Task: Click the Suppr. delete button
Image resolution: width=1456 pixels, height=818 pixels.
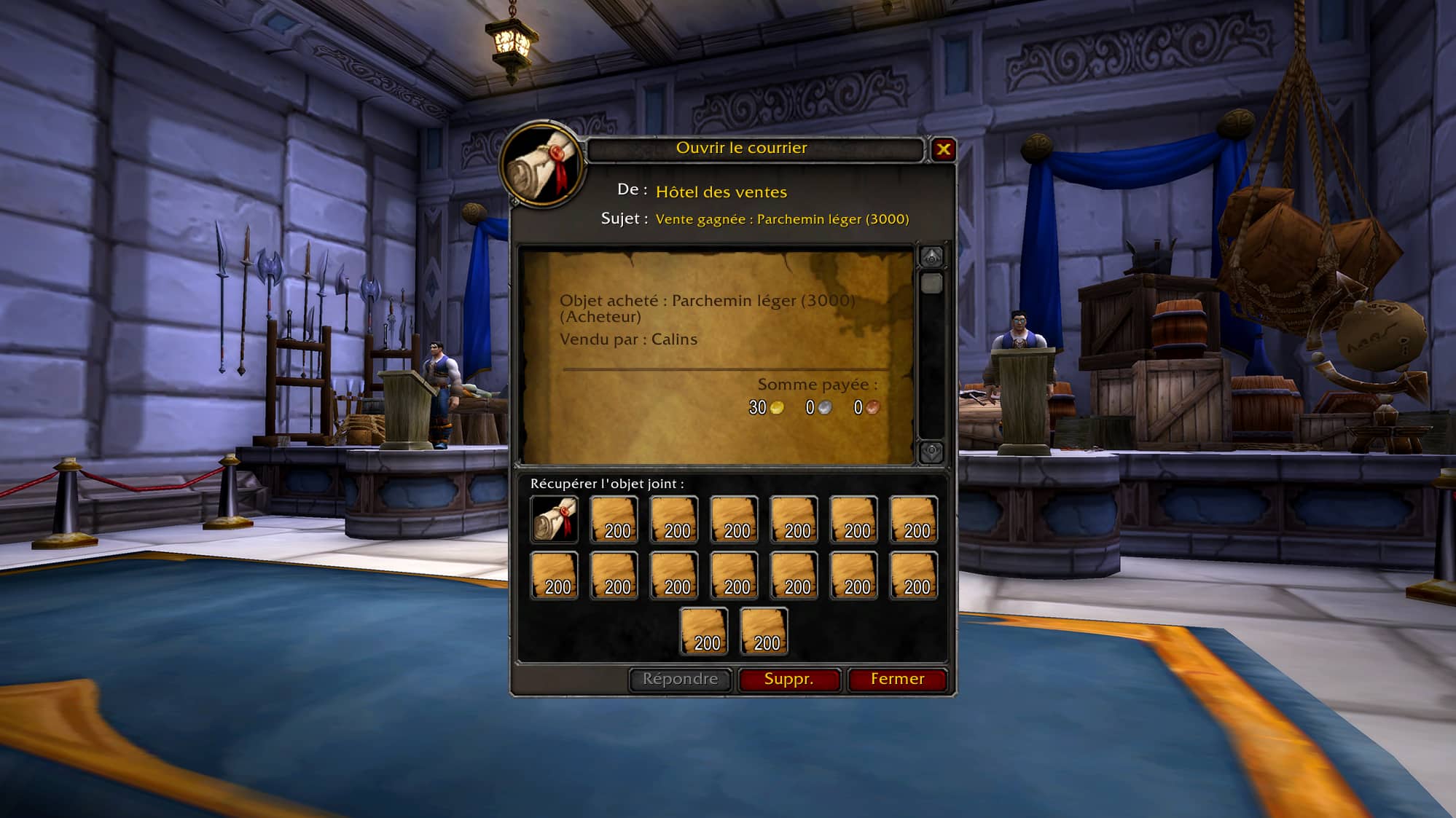Action: point(788,679)
